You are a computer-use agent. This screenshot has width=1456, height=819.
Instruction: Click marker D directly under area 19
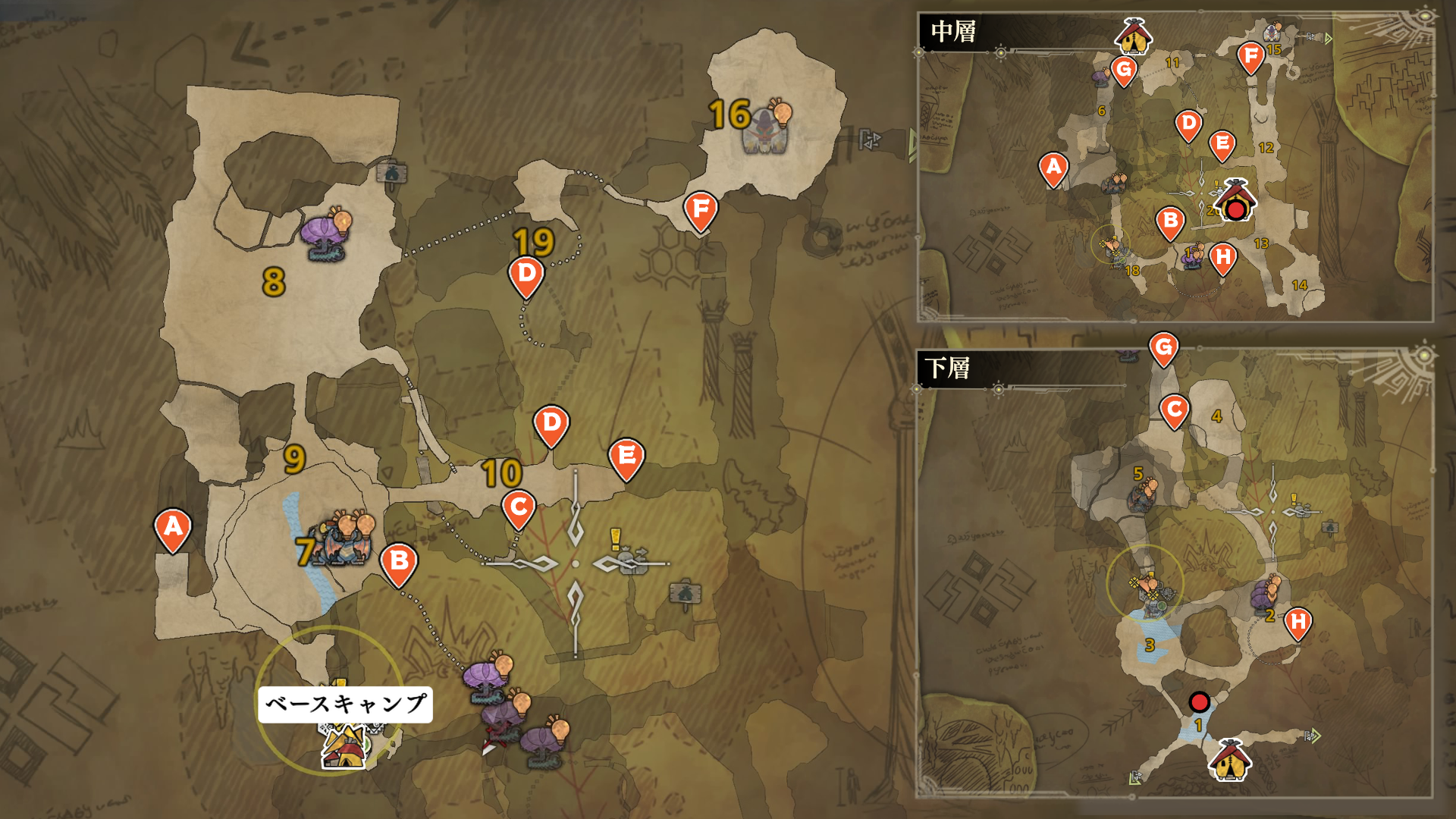[x=527, y=275]
